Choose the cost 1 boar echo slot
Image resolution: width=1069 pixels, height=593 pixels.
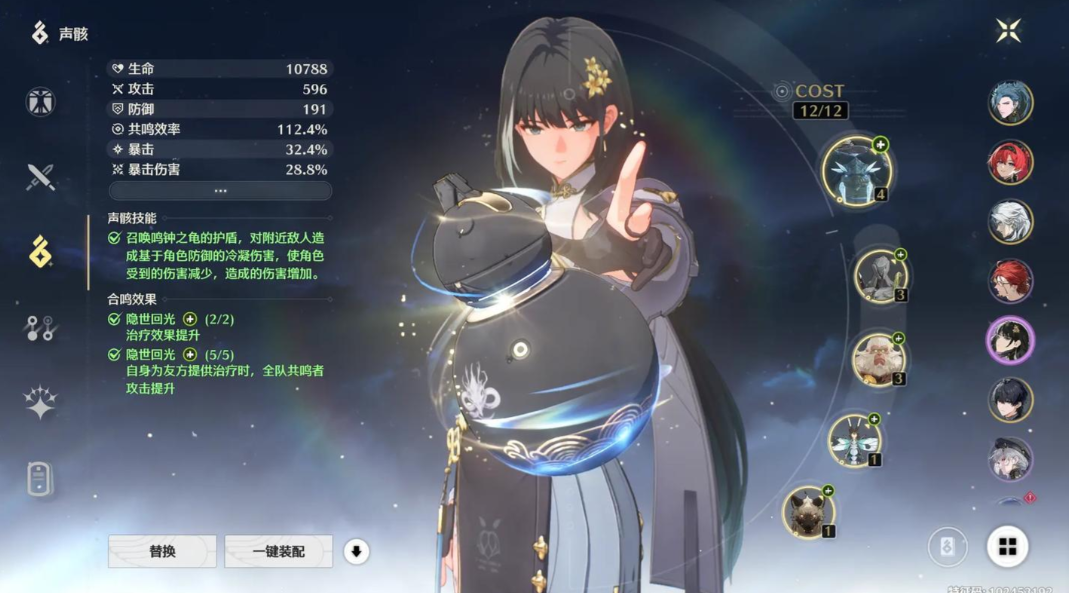pos(808,511)
